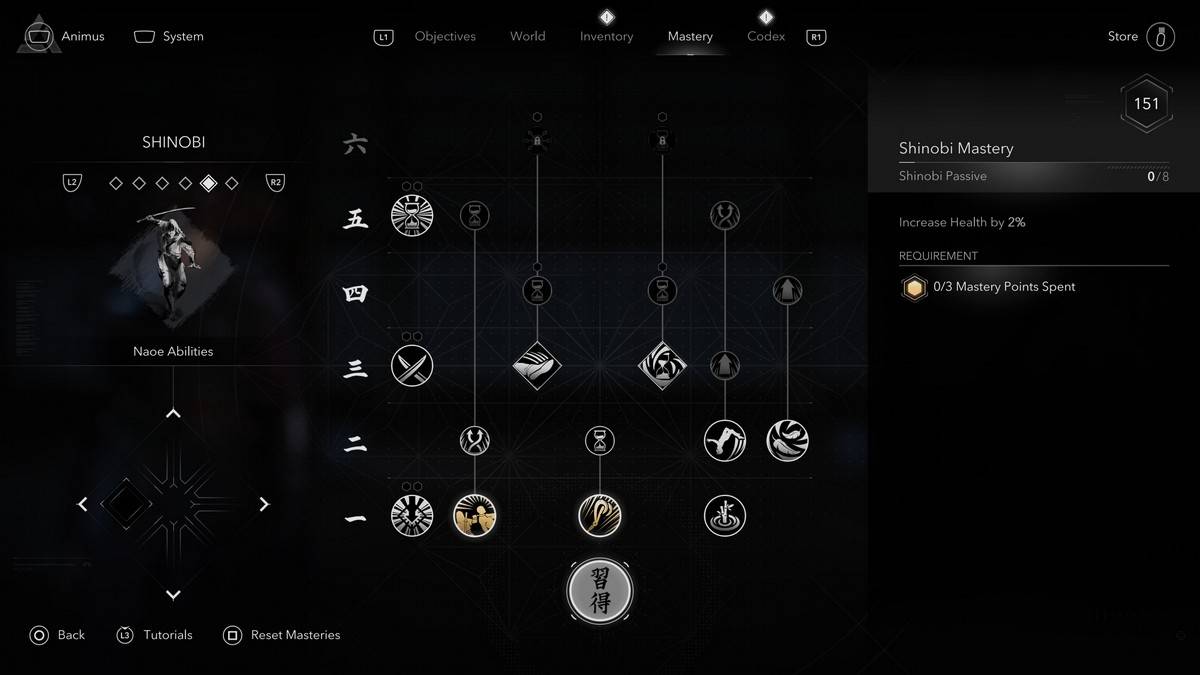Reset Masteries

click(x=282, y=635)
